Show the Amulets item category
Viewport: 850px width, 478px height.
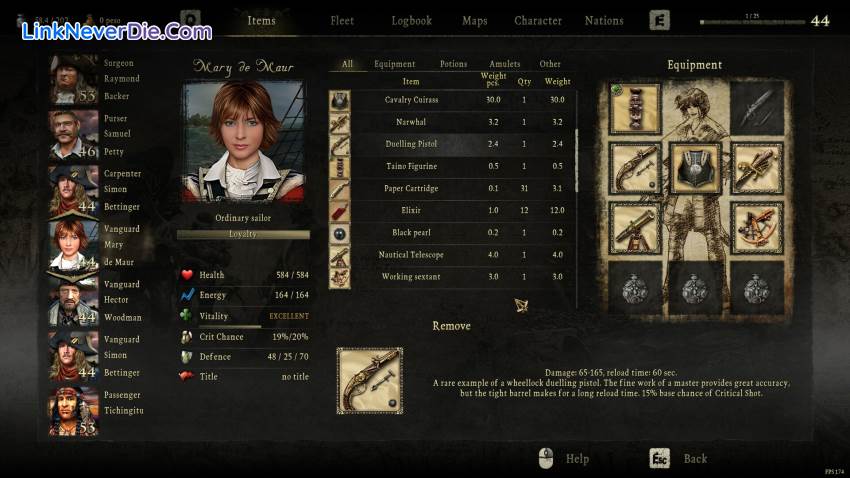(504, 64)
